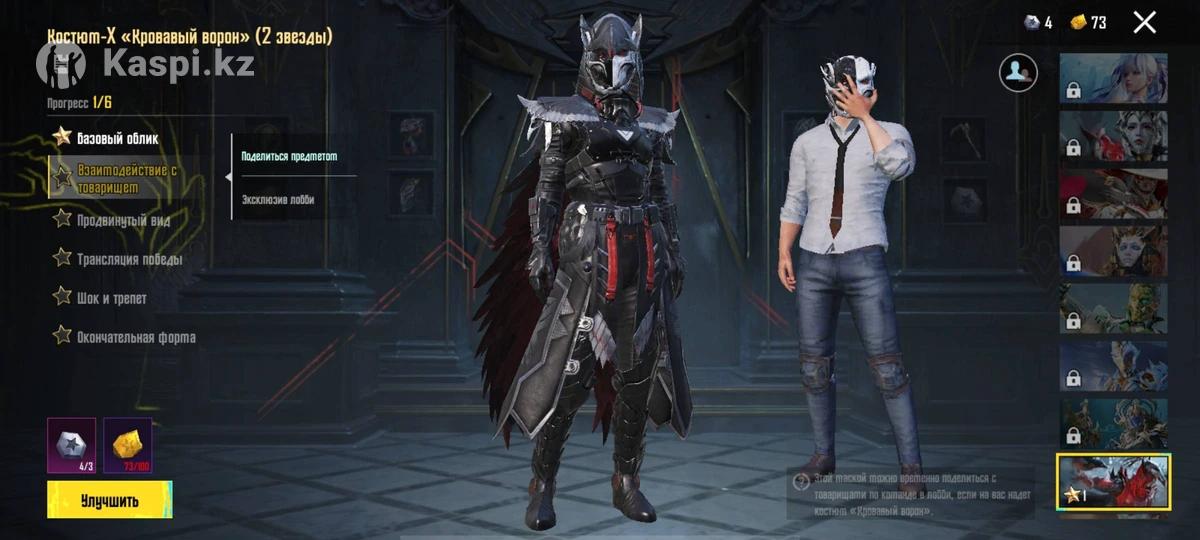Screen dimensions: 1200x540
Task: Select the Базовый облик stage
Action: (x=117, y=138)
